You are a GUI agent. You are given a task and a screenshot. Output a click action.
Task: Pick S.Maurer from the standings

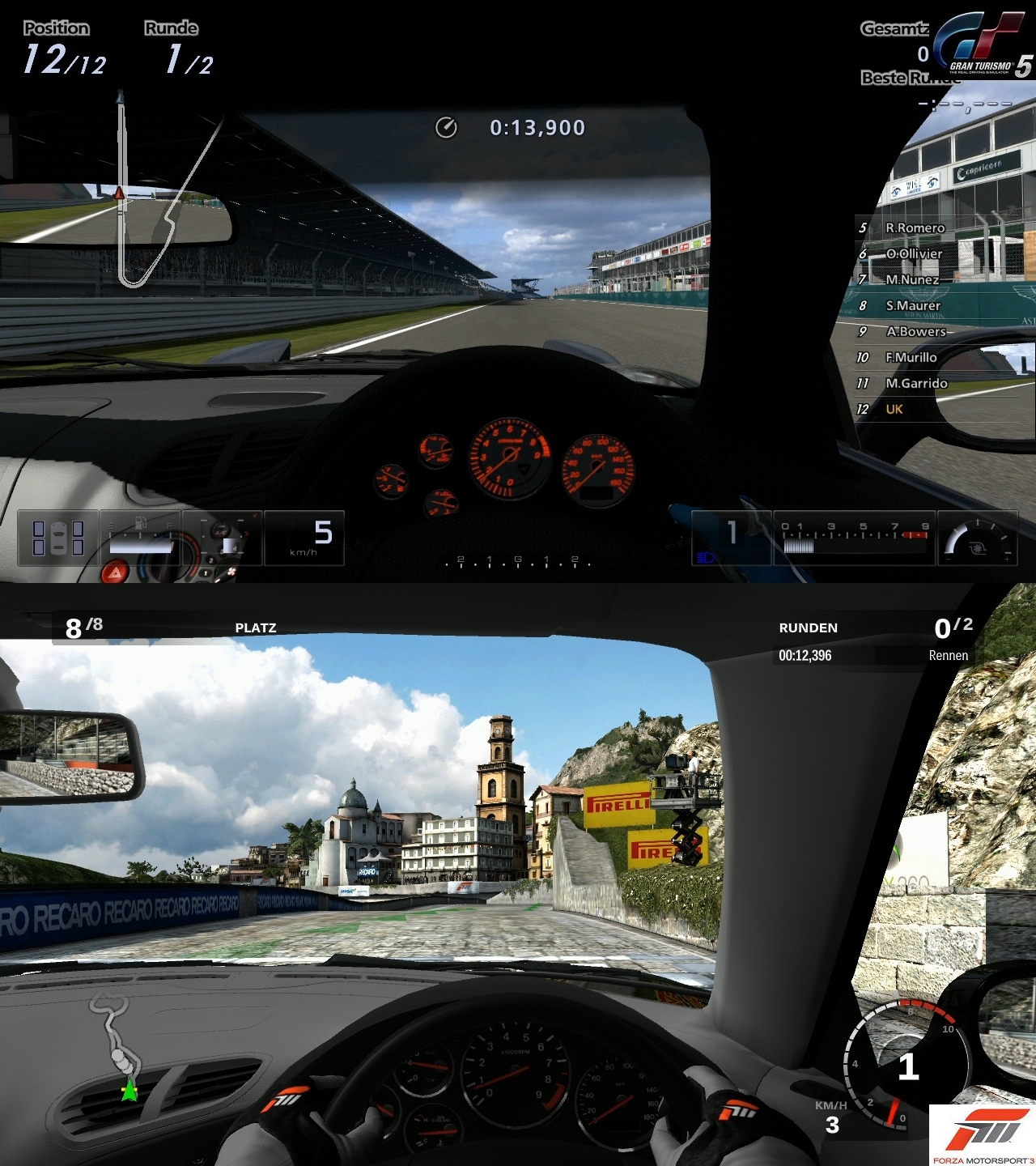click(912, 306)
